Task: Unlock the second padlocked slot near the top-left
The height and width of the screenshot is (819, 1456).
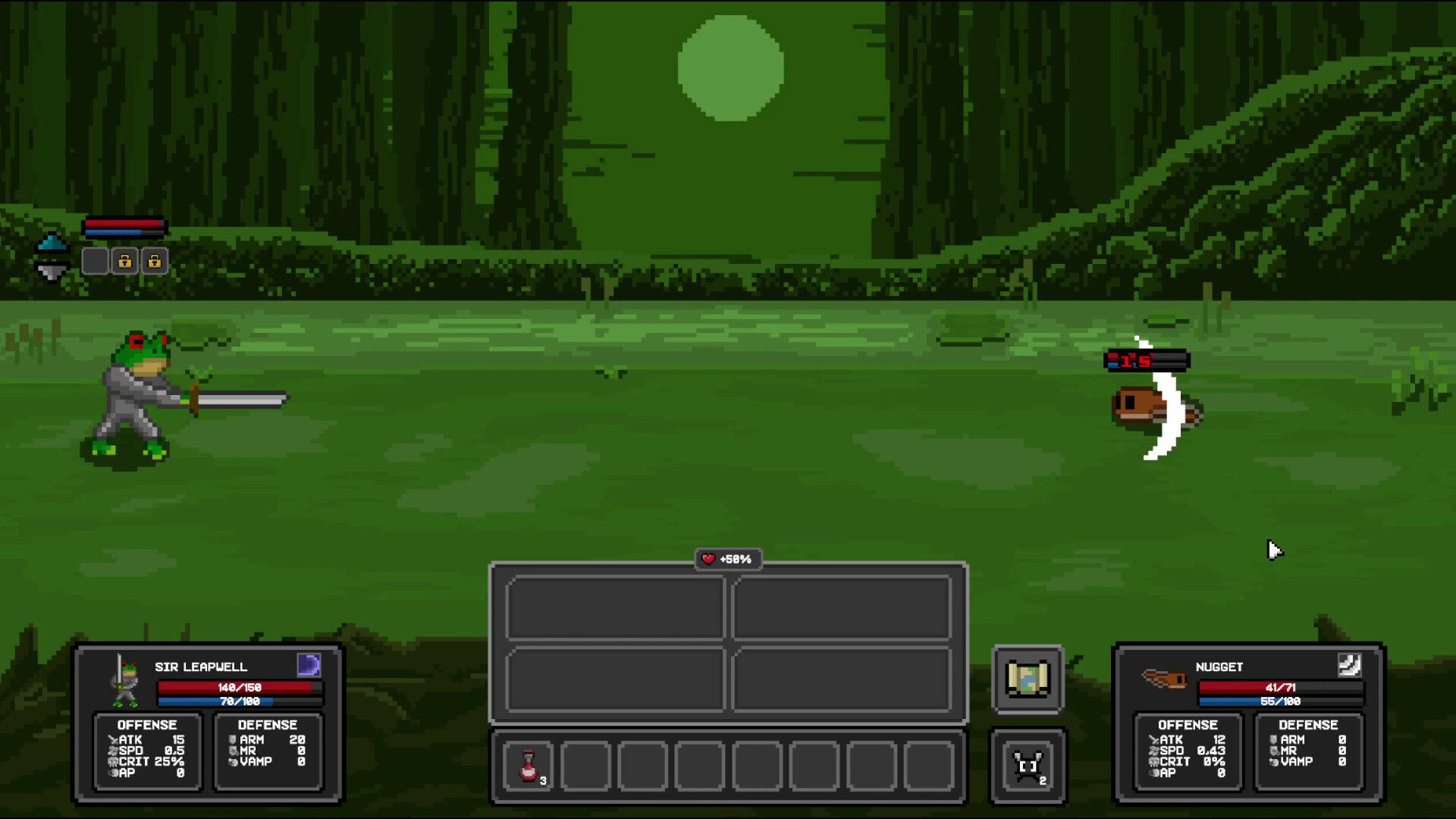Action: [x=155, y=261]
